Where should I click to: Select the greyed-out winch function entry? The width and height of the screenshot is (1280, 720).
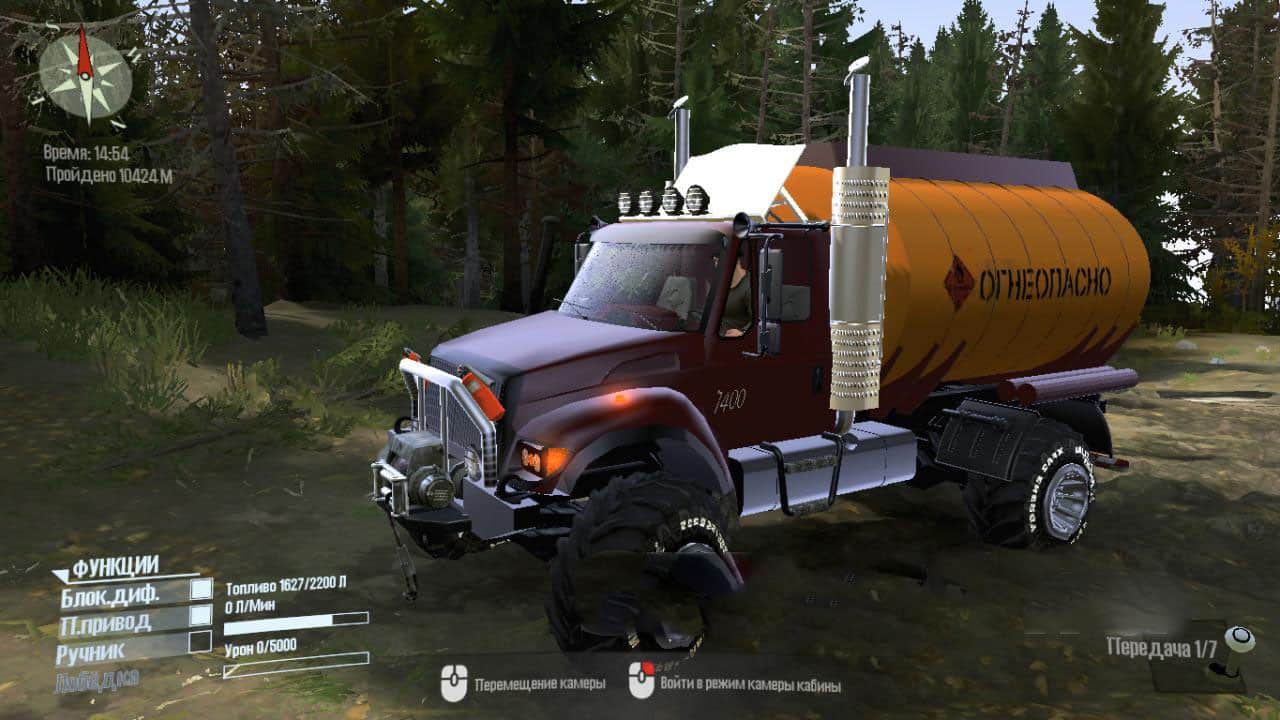(98, 679)
